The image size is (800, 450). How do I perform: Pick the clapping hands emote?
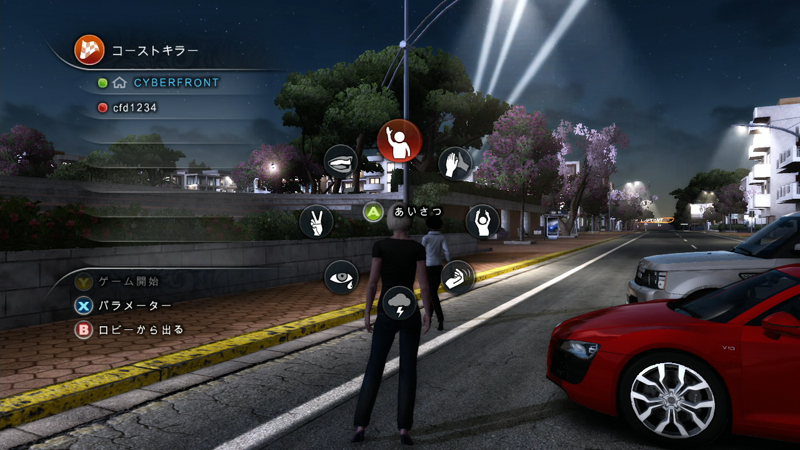point(455,163)
